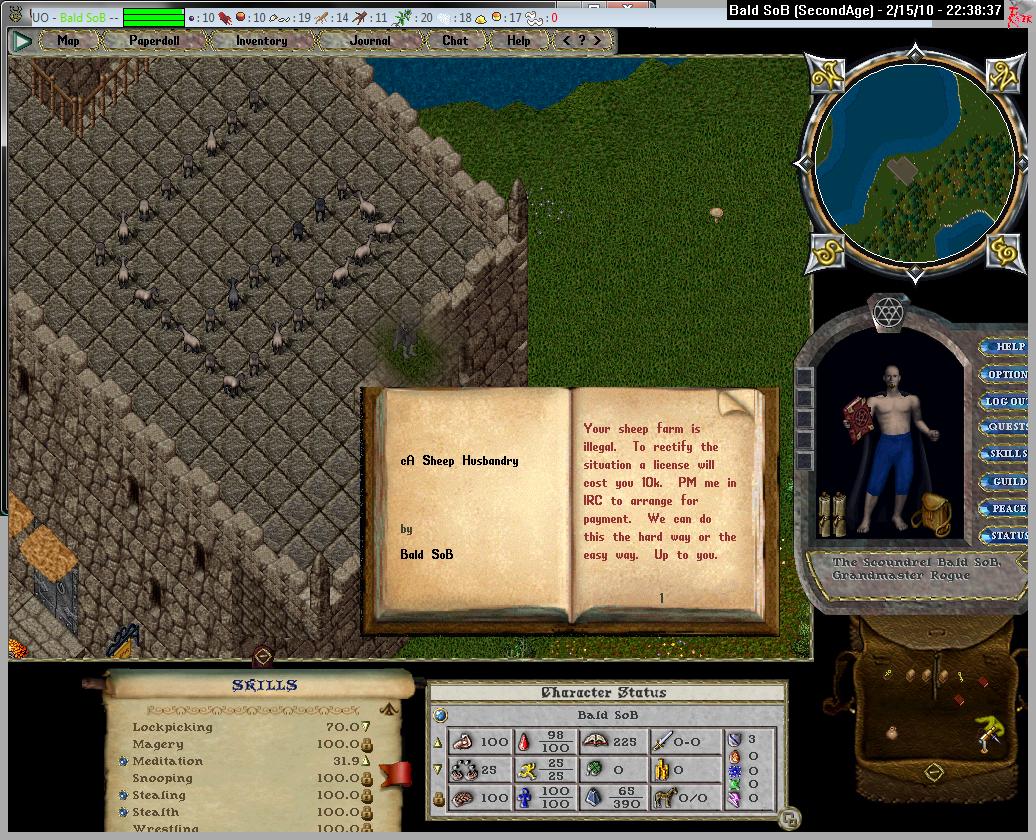The image size is (1036, 840).
Task: Click Help in the top menu bar
Action: [x=518, y=41]
